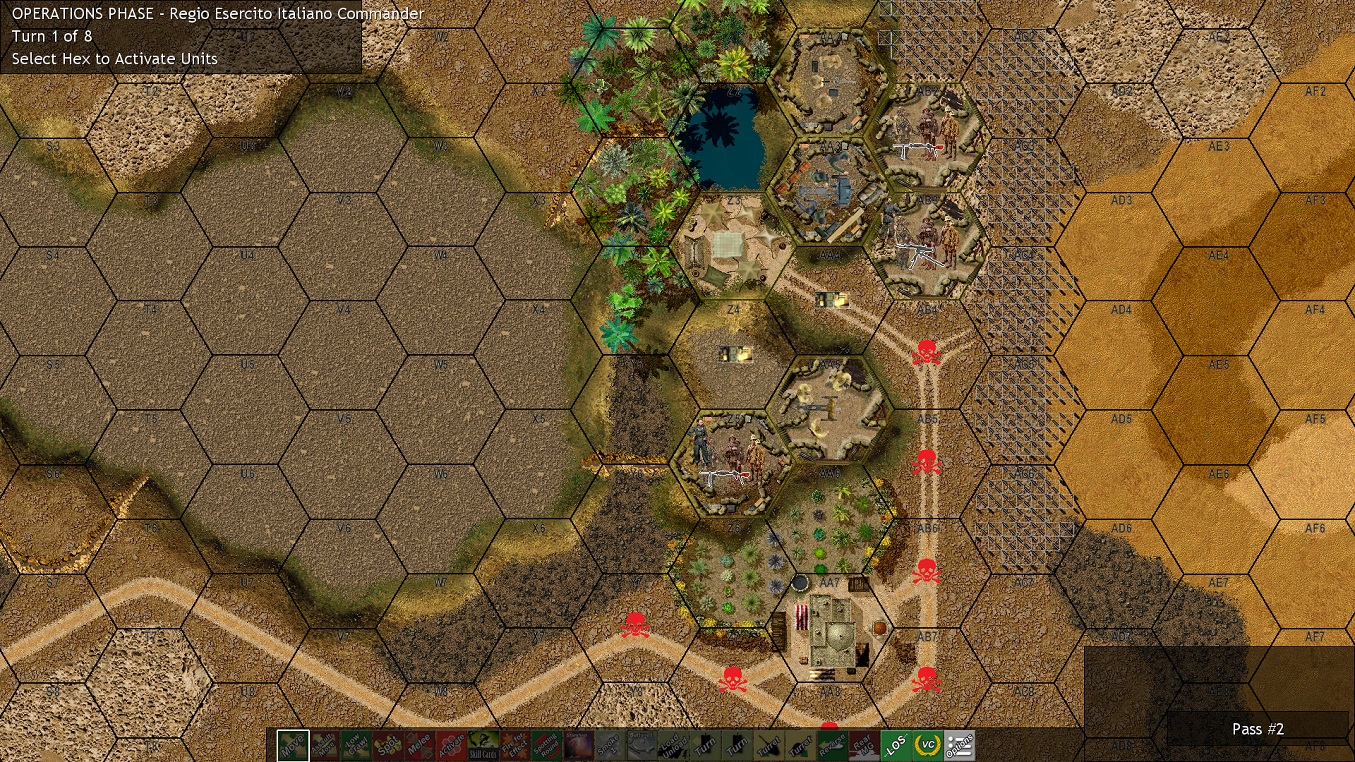Open the Skill Cards icon

coord(483,745)
